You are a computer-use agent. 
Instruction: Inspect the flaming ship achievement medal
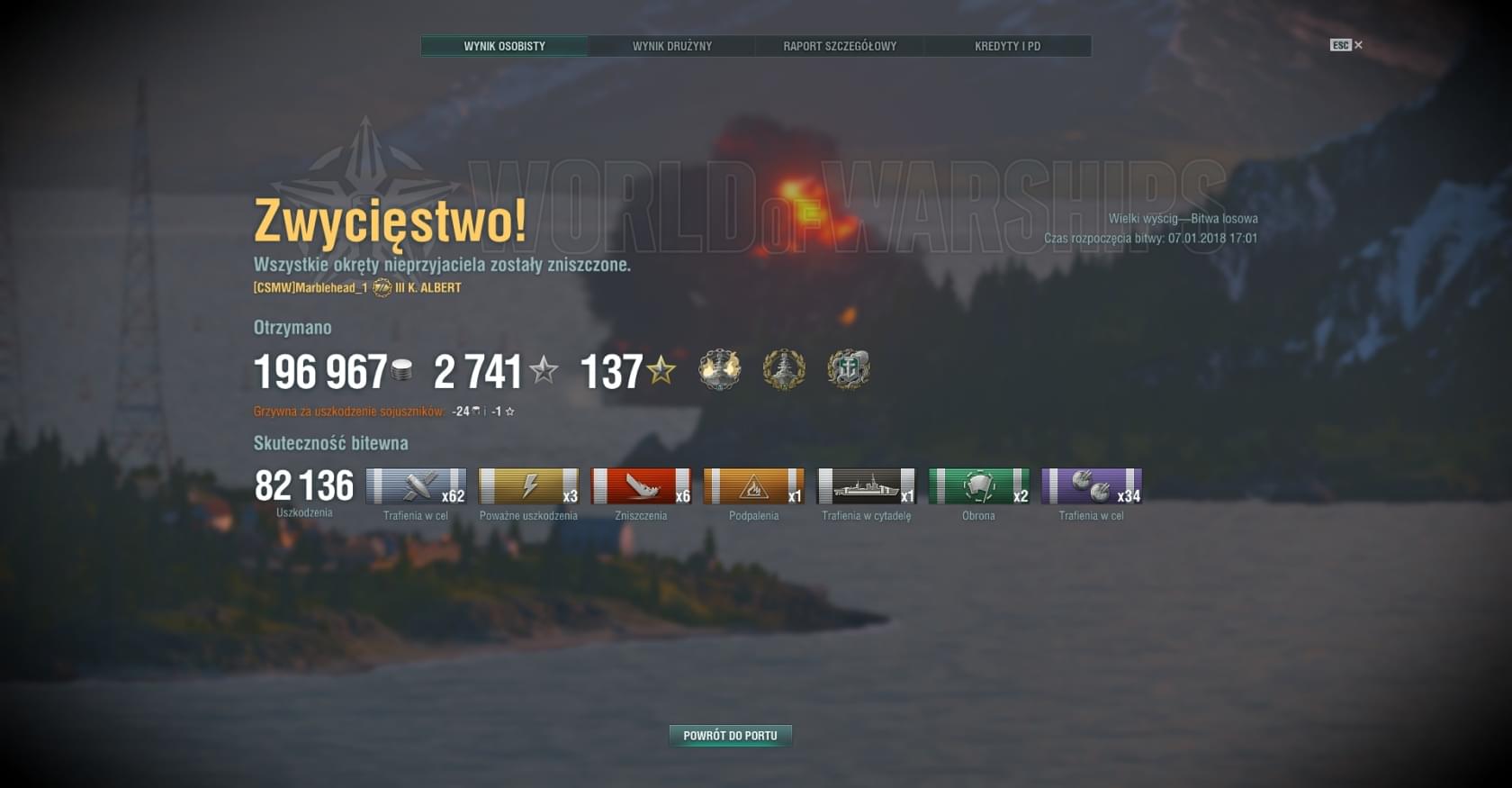tap(720, 369)
